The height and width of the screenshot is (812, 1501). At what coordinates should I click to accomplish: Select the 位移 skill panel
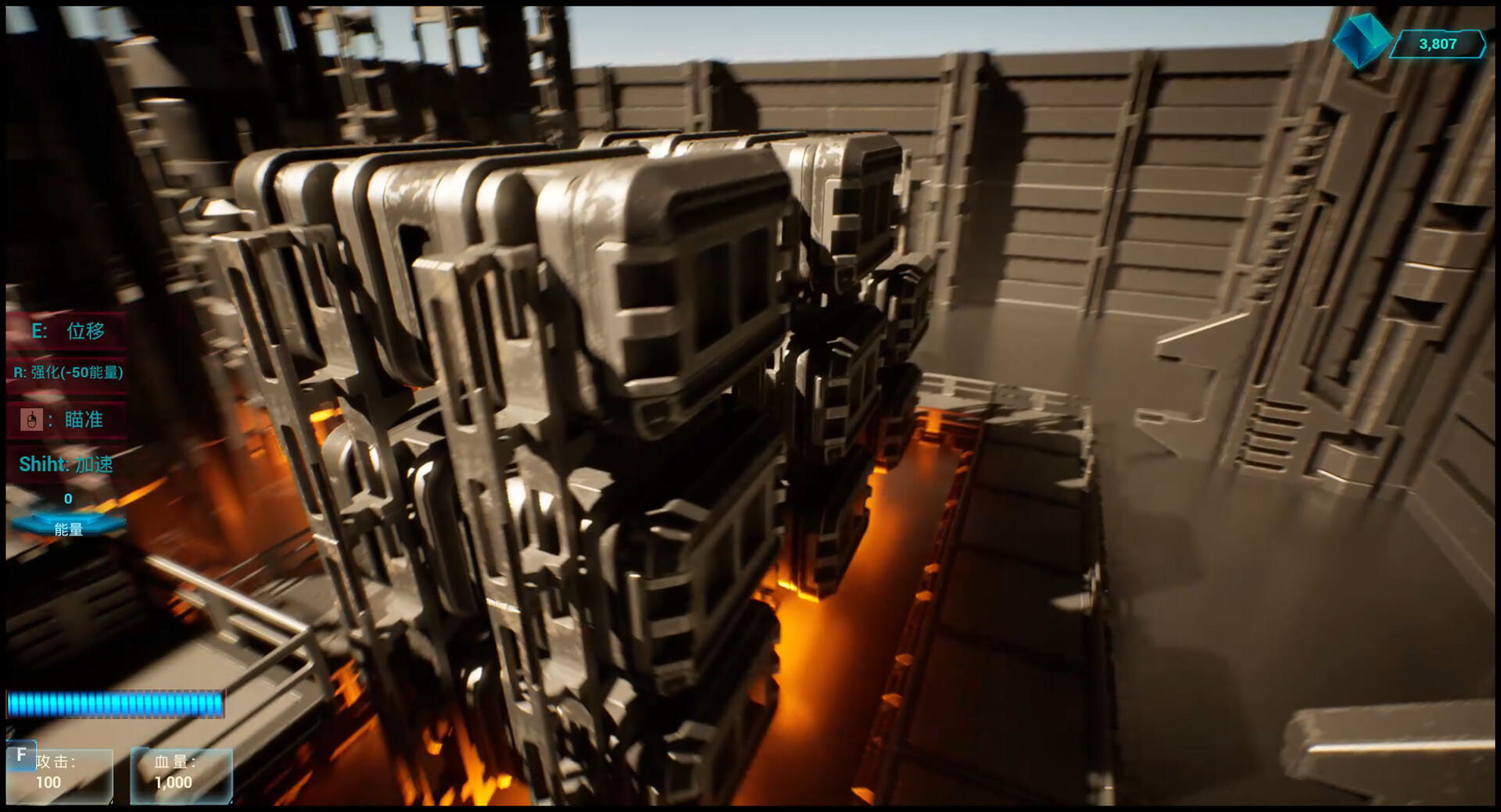pyautogui.click(x=67, y=331)
